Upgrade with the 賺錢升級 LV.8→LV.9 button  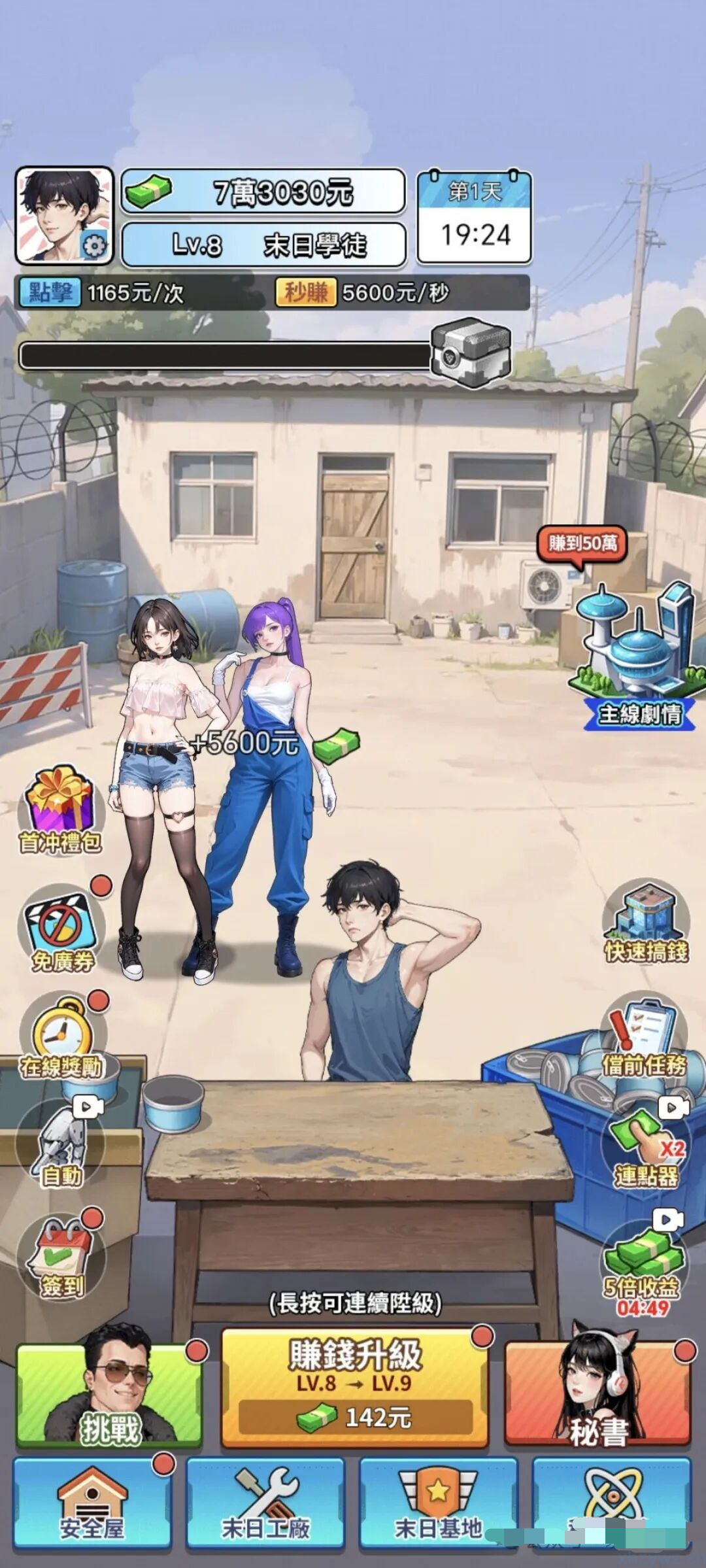[x=355, y=1388]
